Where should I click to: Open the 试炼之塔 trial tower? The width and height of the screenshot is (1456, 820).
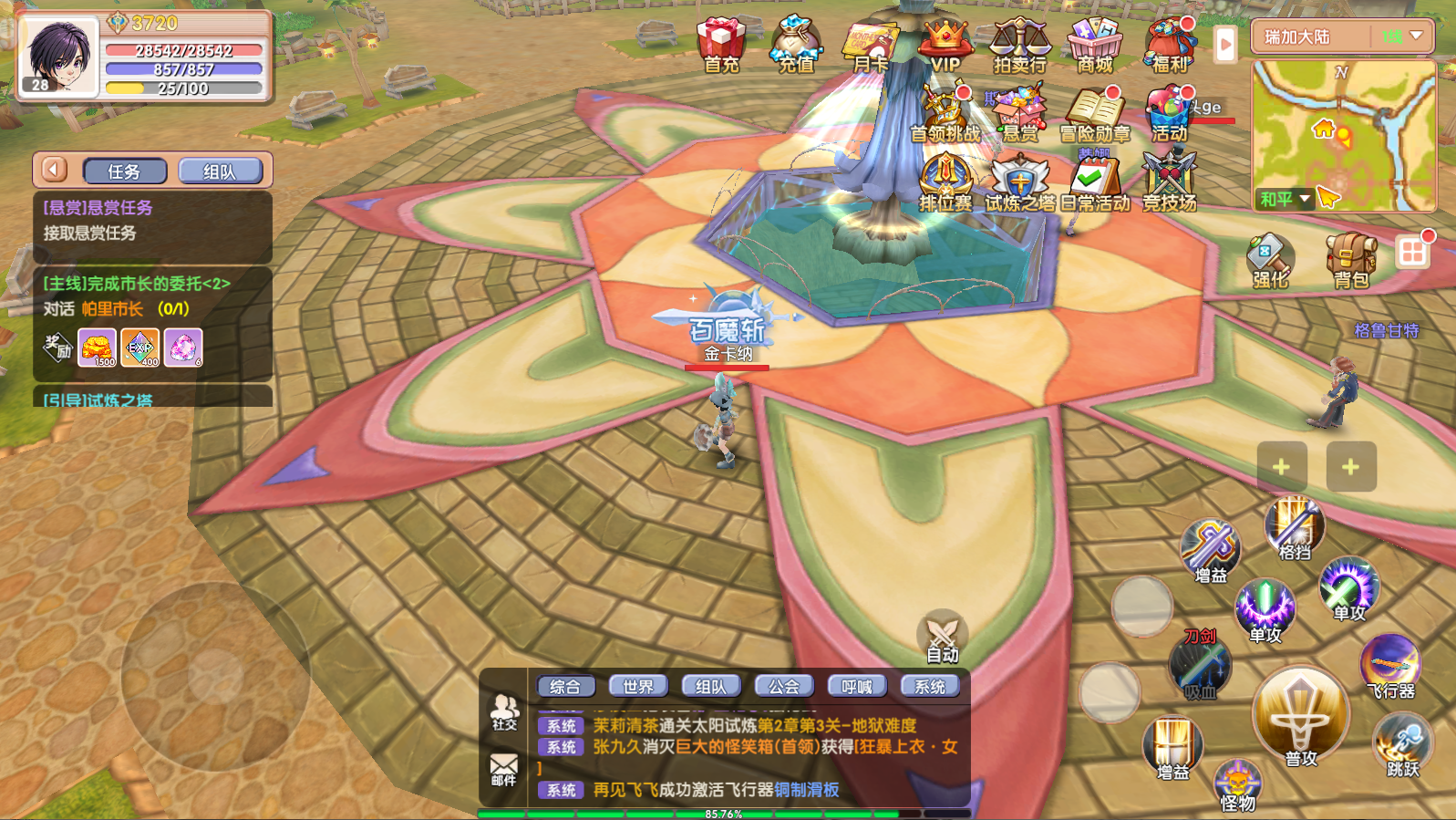click(1019, 181)
